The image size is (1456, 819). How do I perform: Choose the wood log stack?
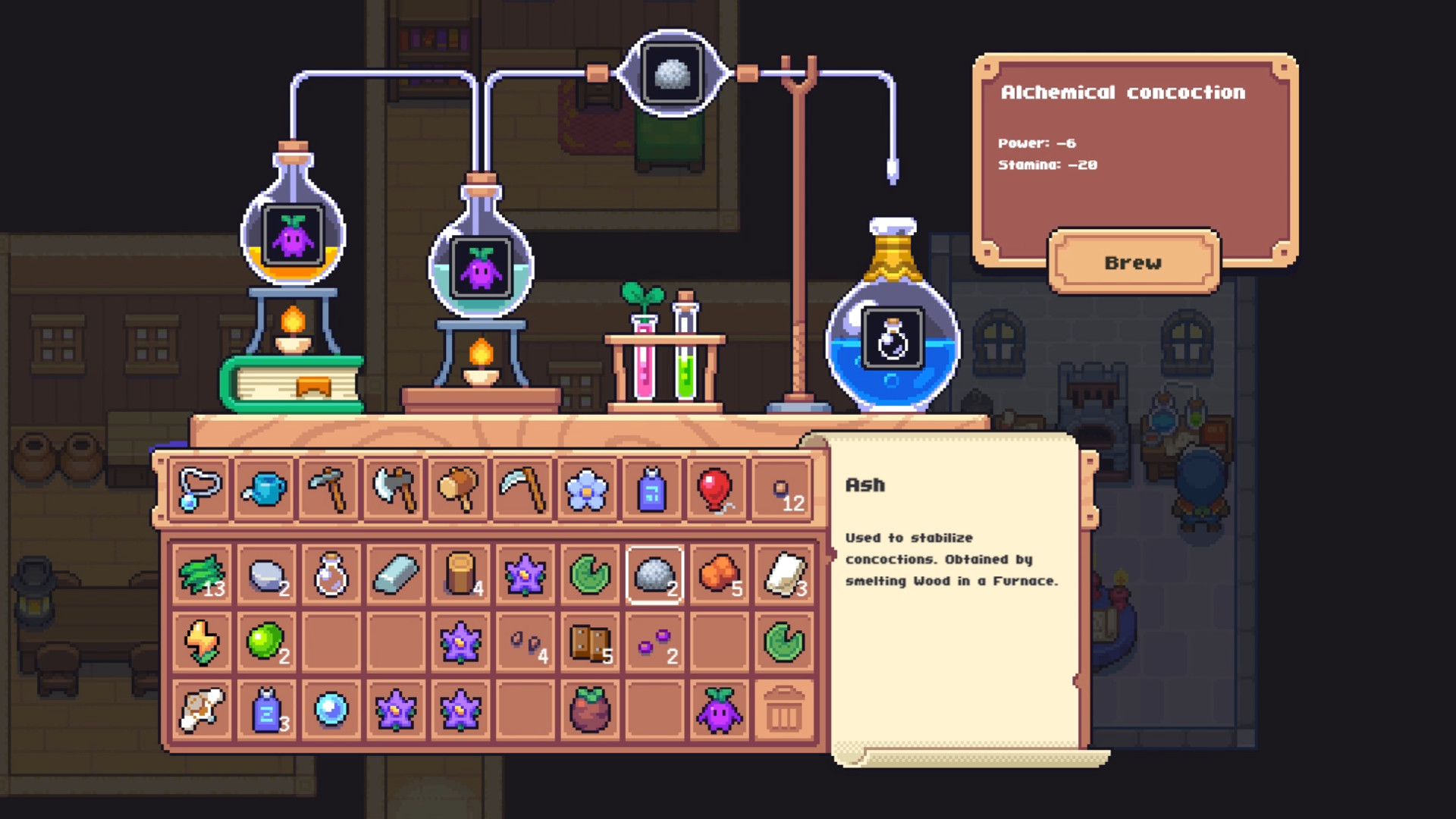[460, 575]
